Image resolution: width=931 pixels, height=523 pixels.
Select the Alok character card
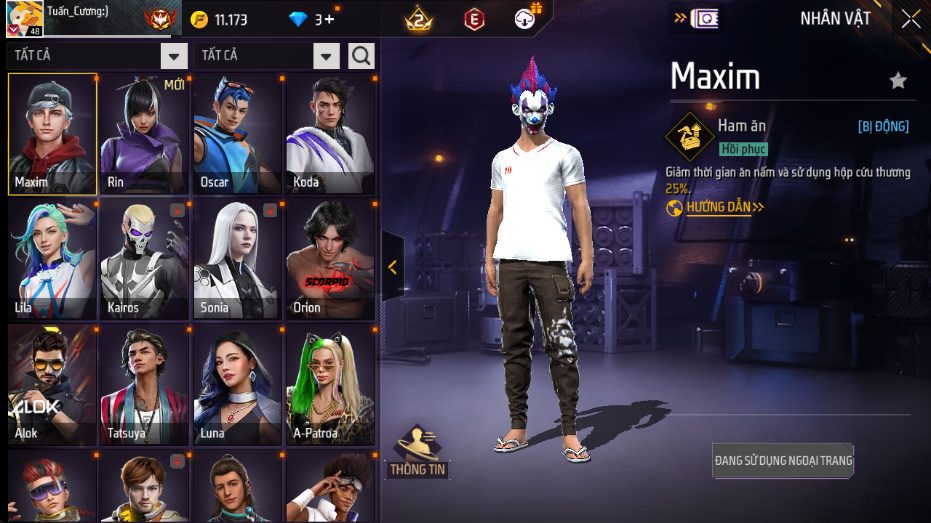[x=52, y=386]
